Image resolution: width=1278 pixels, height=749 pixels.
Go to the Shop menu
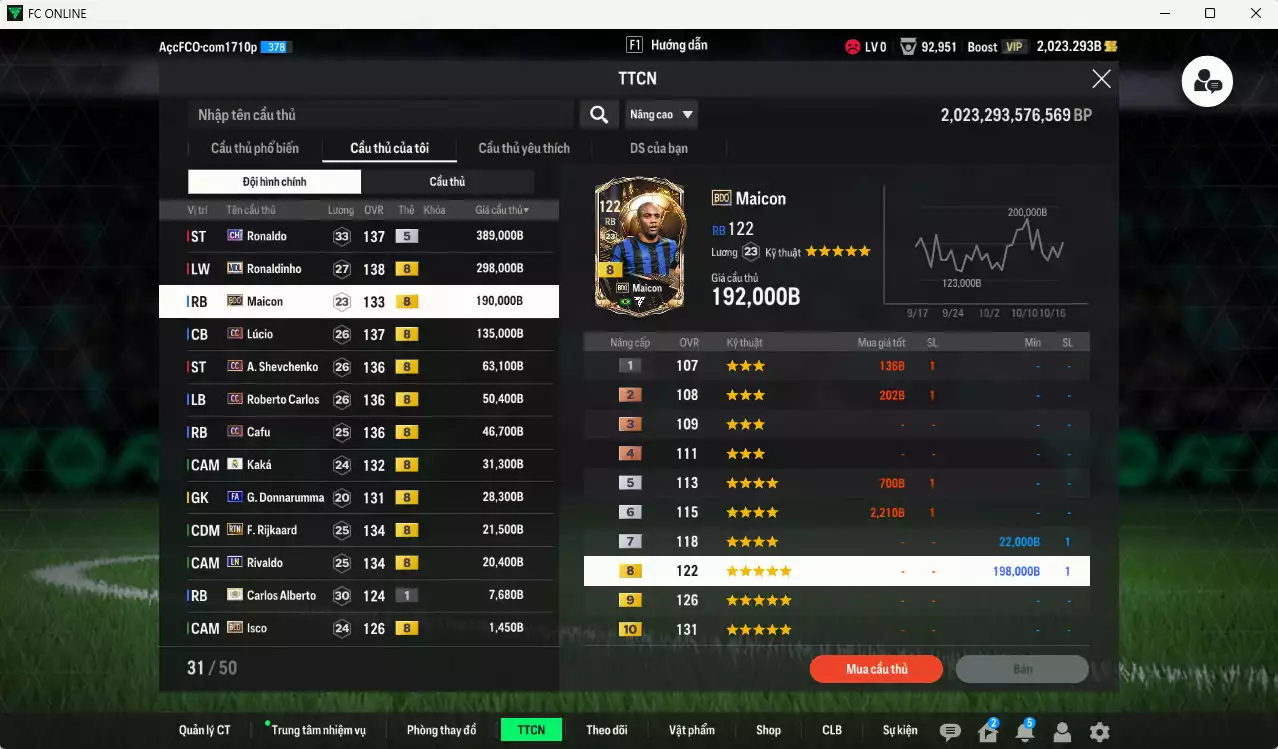point(768,730)
